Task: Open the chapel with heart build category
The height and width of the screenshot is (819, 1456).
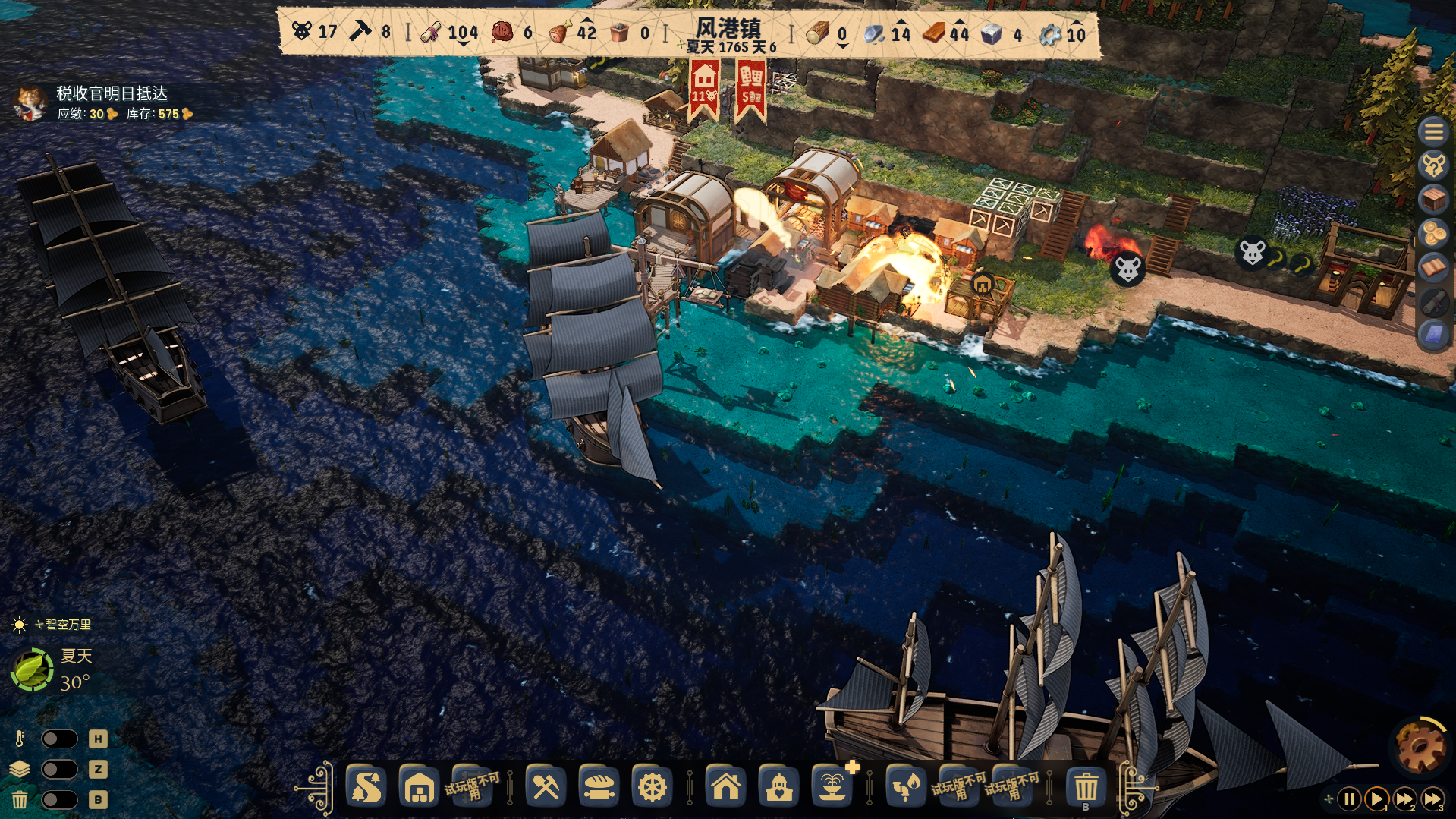Action: (779, 787)
